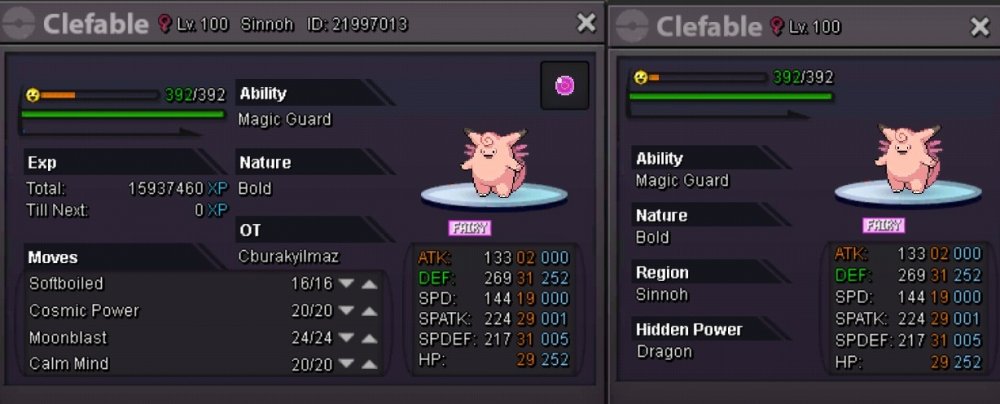Image resolution: width=1000 pixels, height=404 pixels.
Task: Click the up arrow next to Moonblast
Action: [x=370, y=338]
